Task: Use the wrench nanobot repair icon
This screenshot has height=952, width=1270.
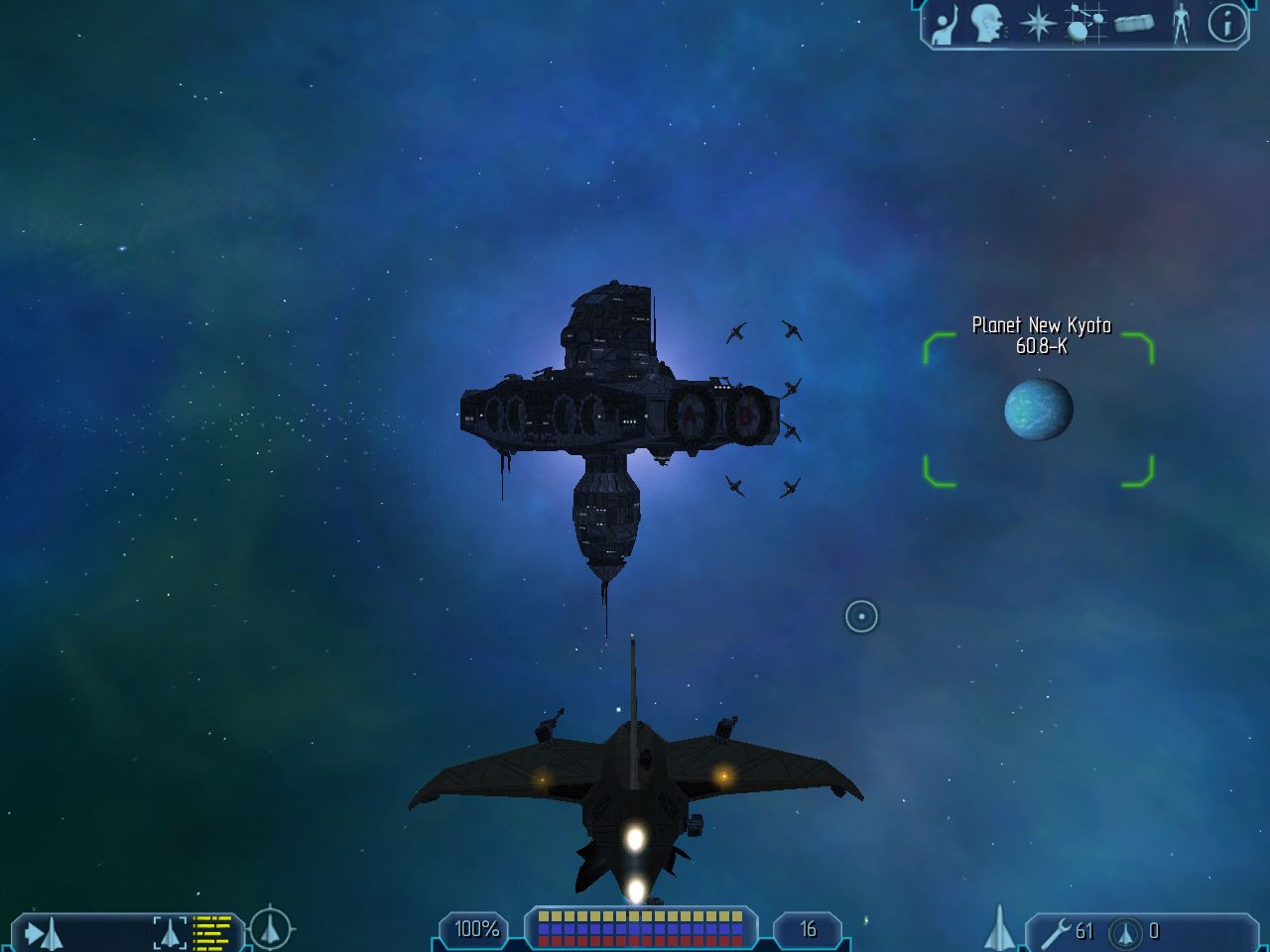Action: click(1056, 932)
